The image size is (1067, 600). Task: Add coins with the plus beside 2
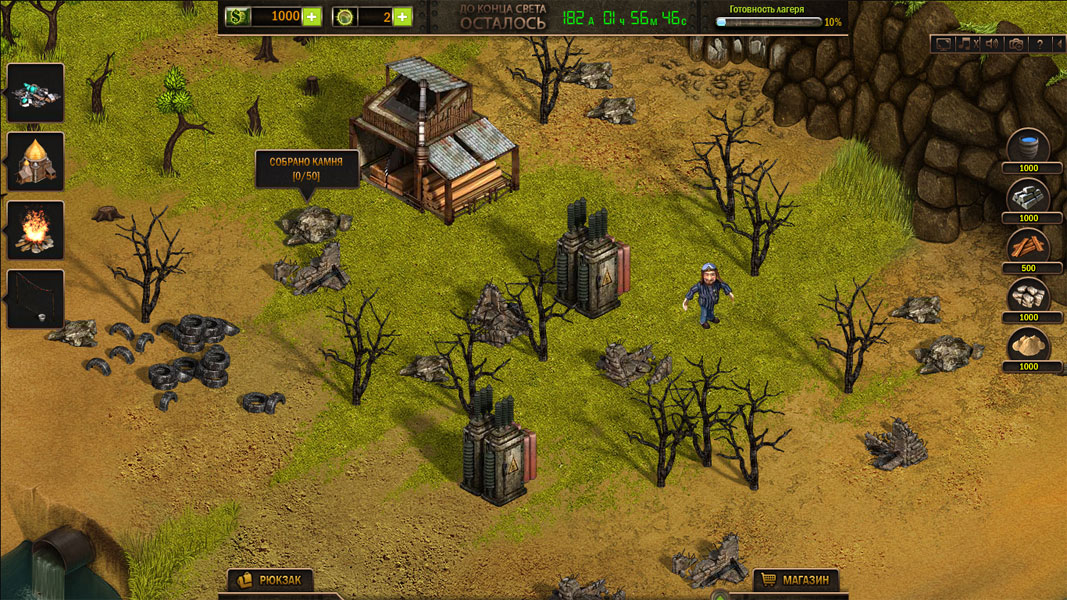tap(402, 16)
